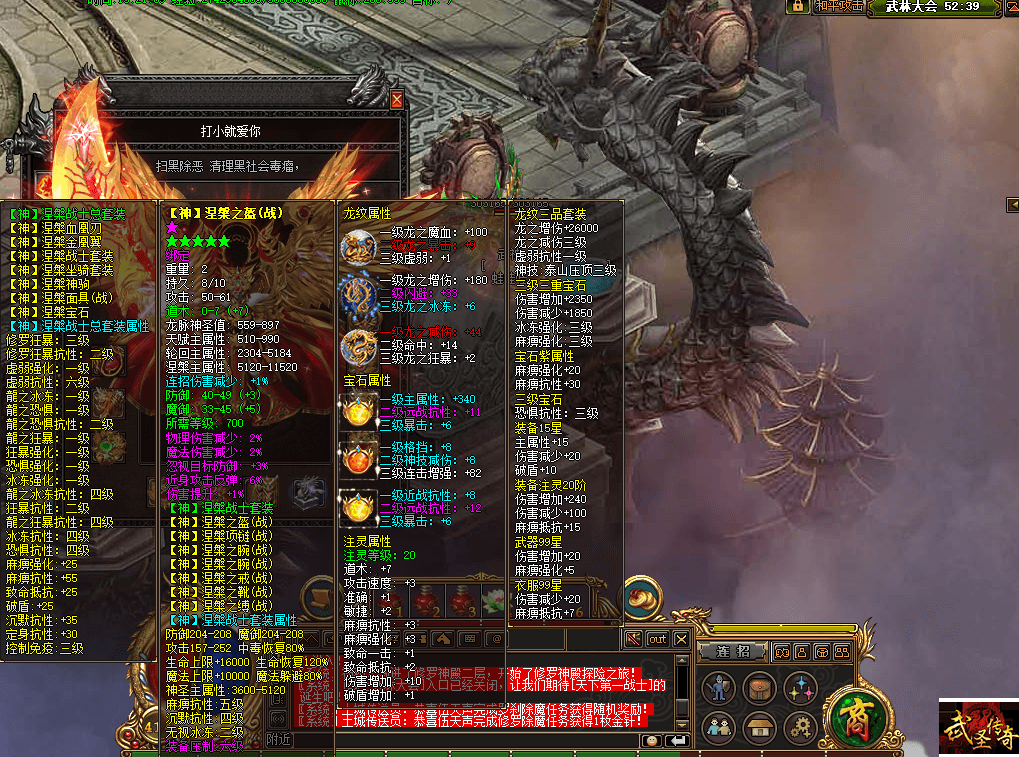1019x757 pixels.
Task: Close the character panel with the red X
Action: pyautogui.click(x=397, y=100)
